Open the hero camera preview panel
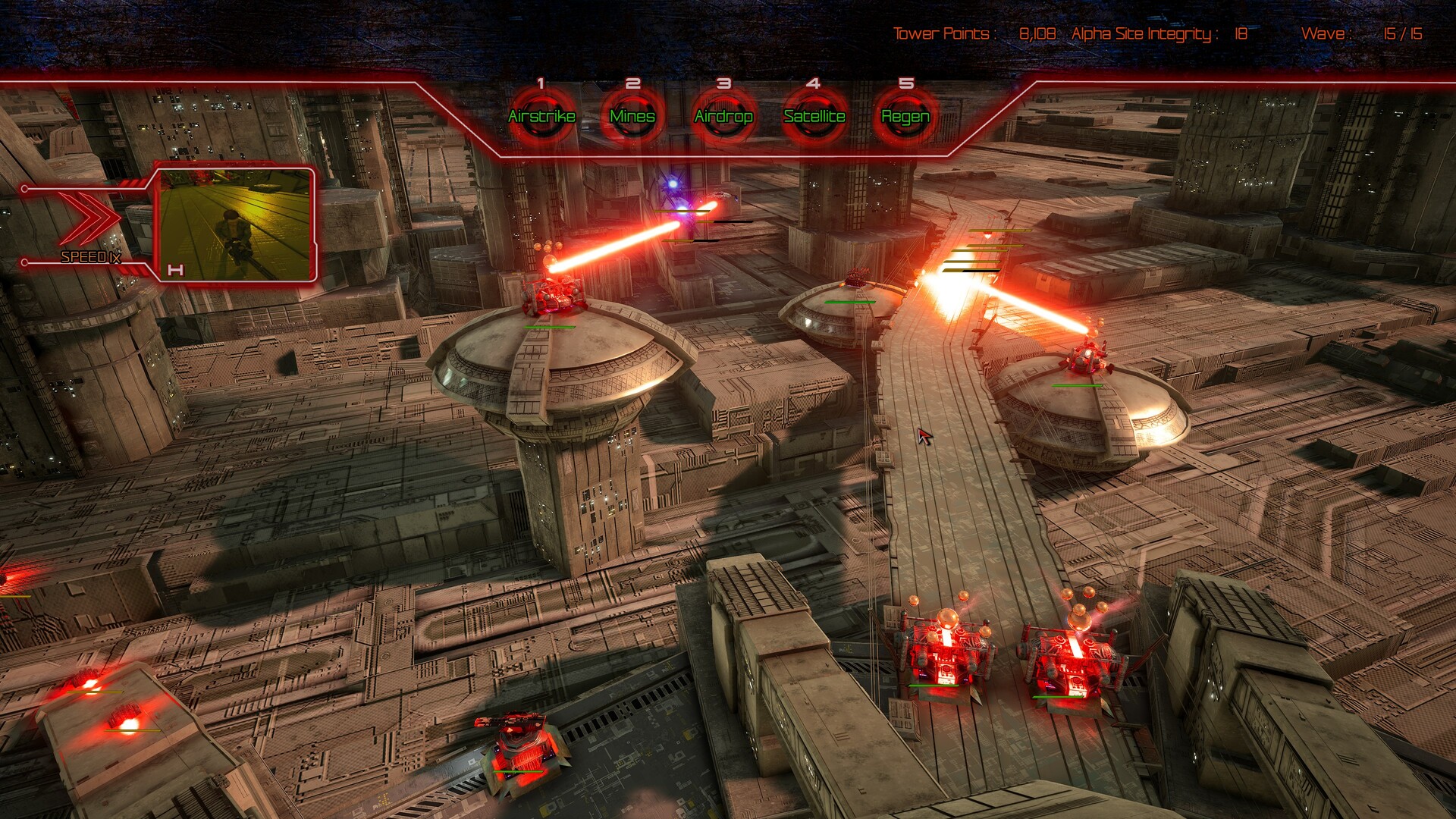The height and width of the screenshot is (819, 1456). (x=234, y=224)
